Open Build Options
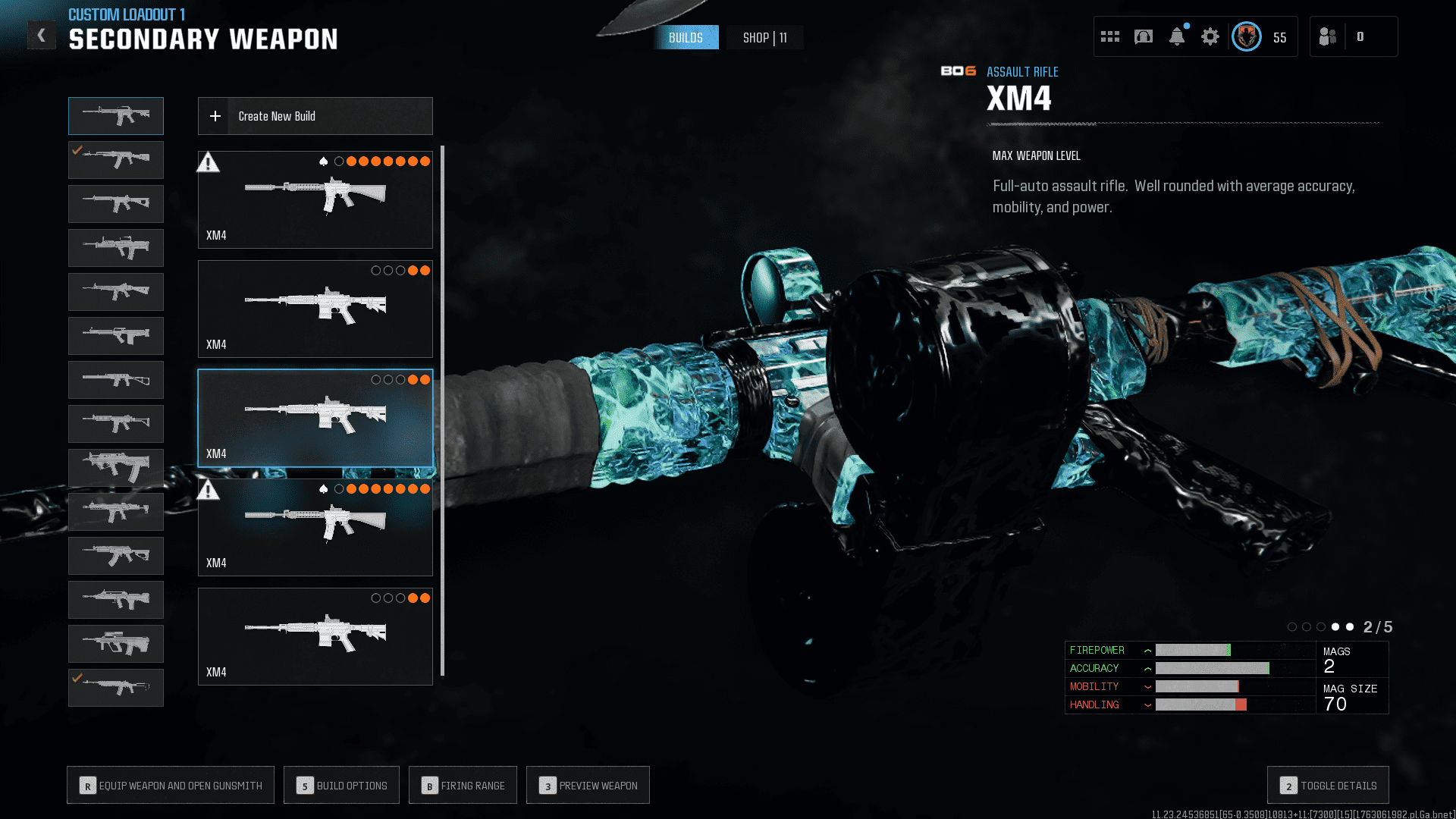Viewport: 1456px width, 819px height. click(x=341, y=786)
